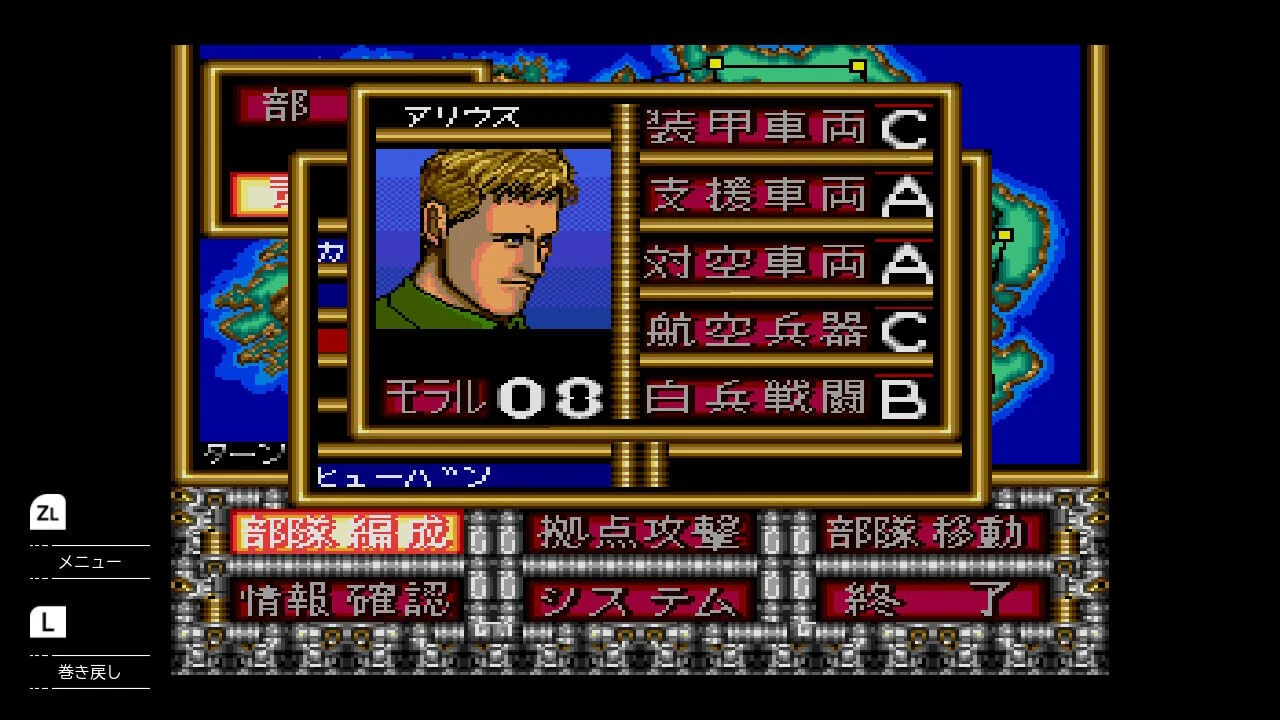Image resolution: width=1280 pixels, height=720 pixels.
Task: Expand the 航空兵器 stat row
Action: 785,331
